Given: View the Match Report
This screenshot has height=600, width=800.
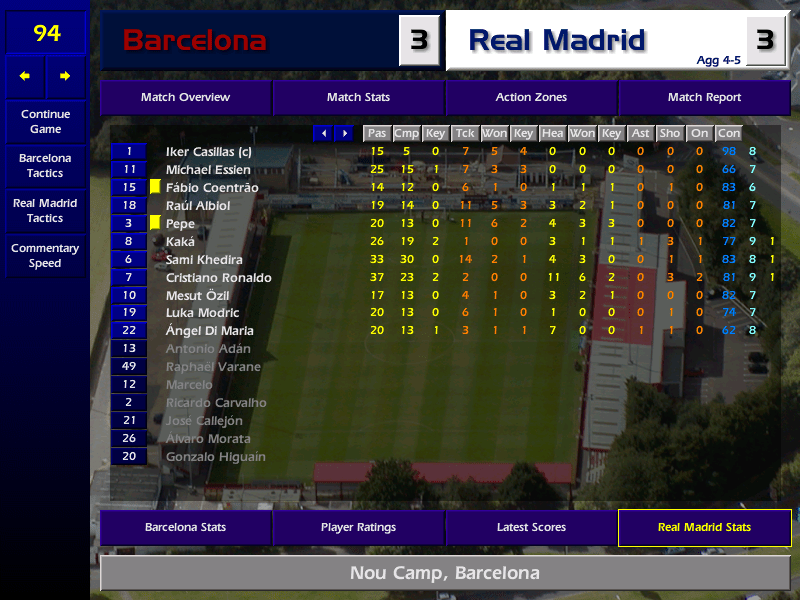Looking at the screenshot, I should pos(704,98).
